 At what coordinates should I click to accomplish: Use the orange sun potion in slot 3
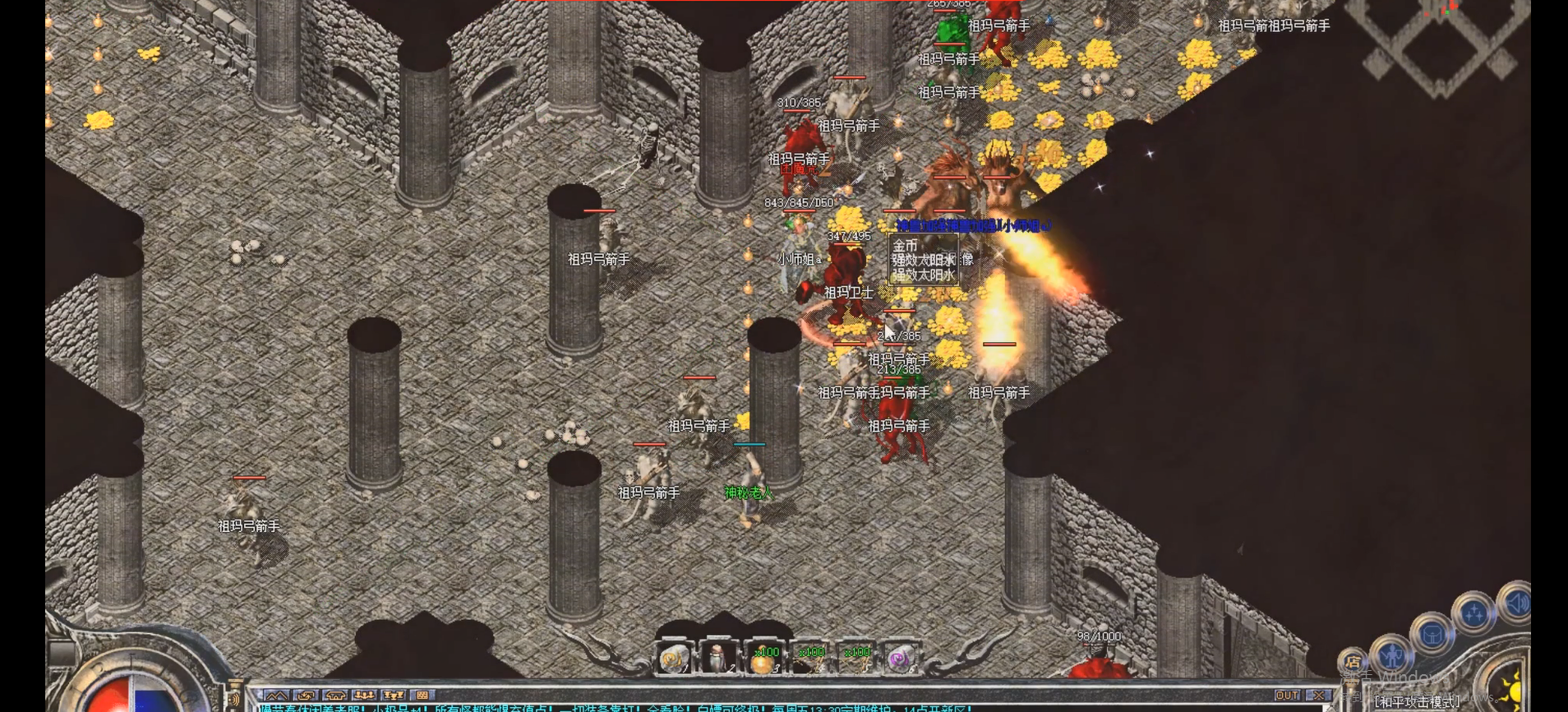point(763,659)
